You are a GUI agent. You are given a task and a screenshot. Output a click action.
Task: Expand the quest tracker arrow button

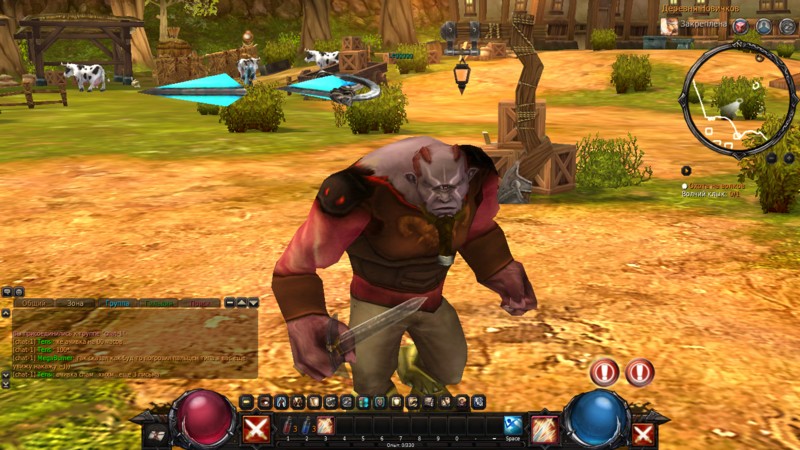tap(686, 170)
